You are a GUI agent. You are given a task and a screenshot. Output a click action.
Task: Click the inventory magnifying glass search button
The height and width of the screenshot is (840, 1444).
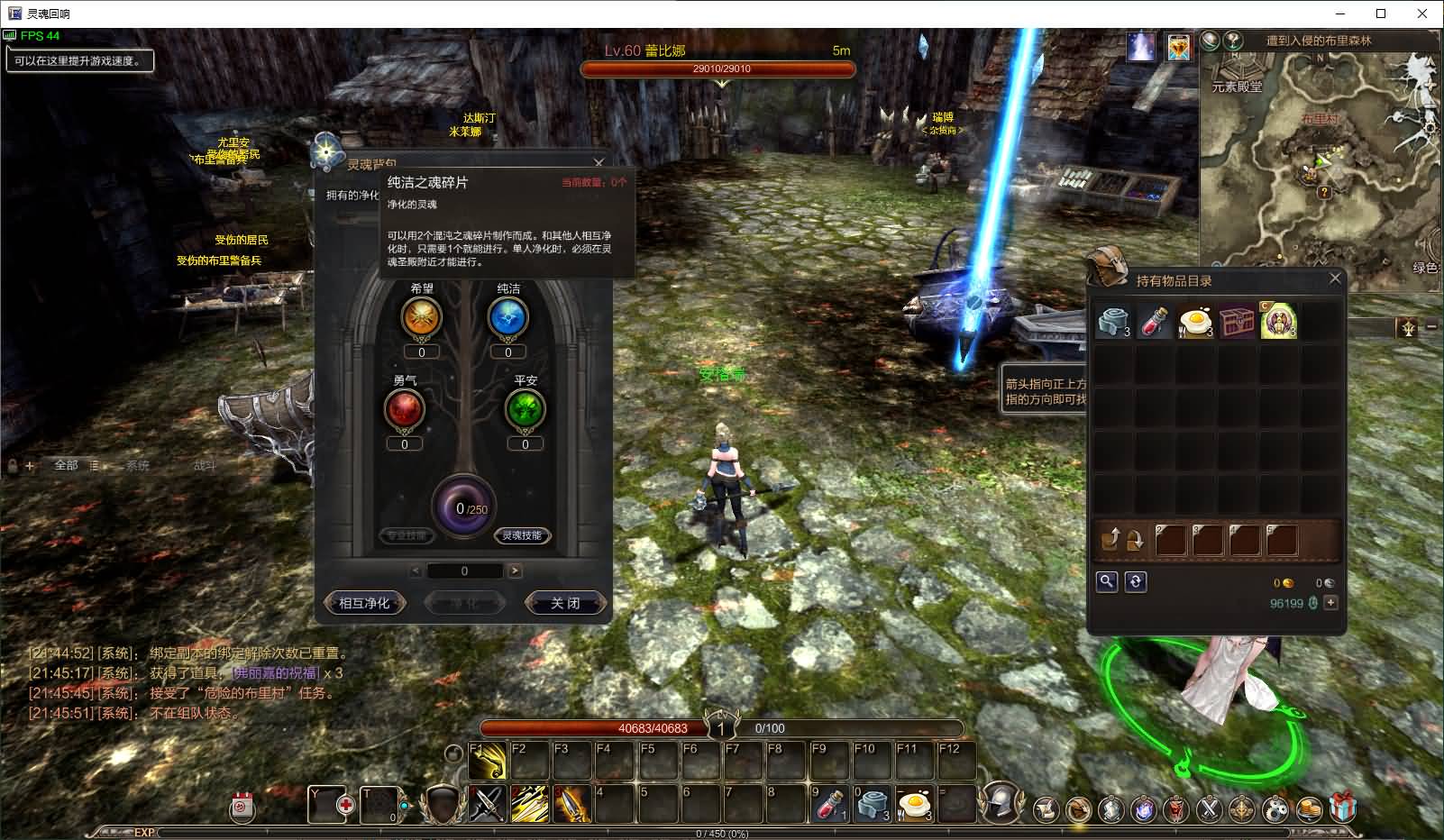click(x=1106, y=581)
